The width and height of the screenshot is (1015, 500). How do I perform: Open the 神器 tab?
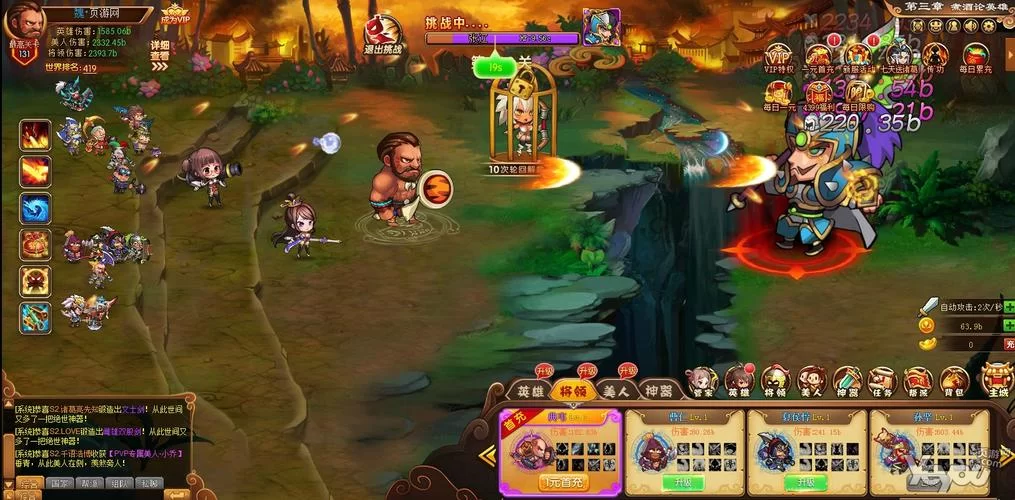(659, 391)
